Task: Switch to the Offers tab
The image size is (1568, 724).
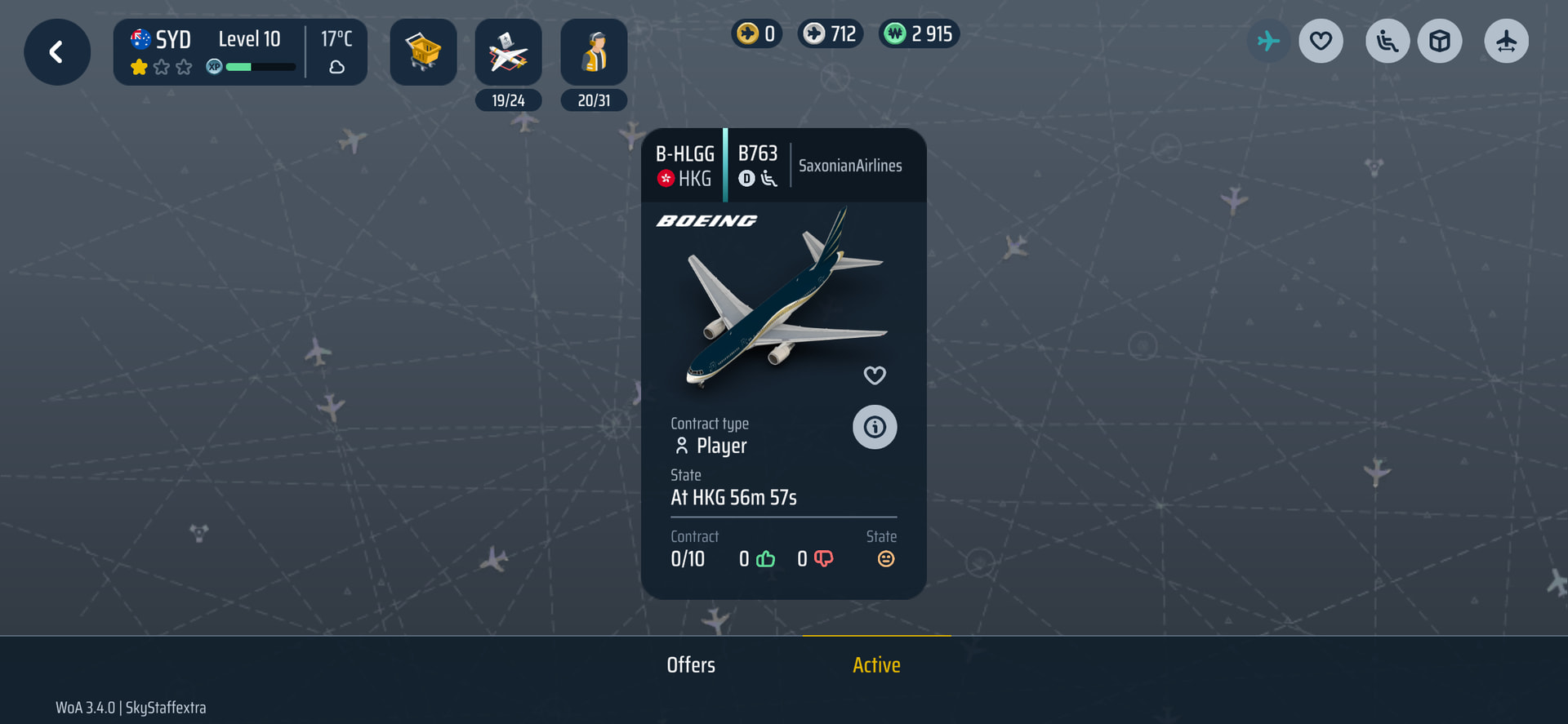Action: 691,665
